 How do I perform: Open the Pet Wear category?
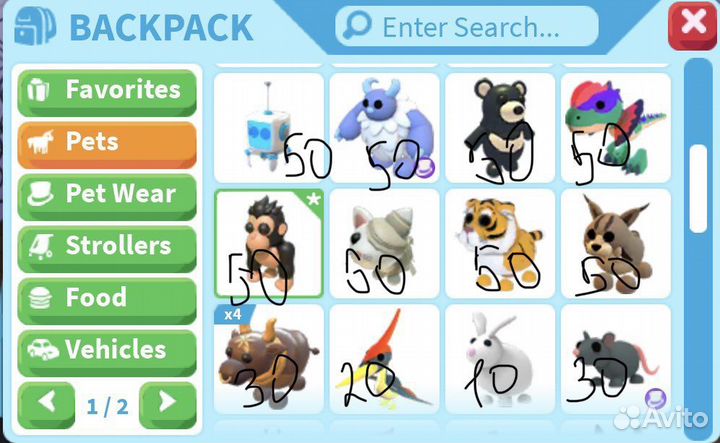tap(107, 194)
